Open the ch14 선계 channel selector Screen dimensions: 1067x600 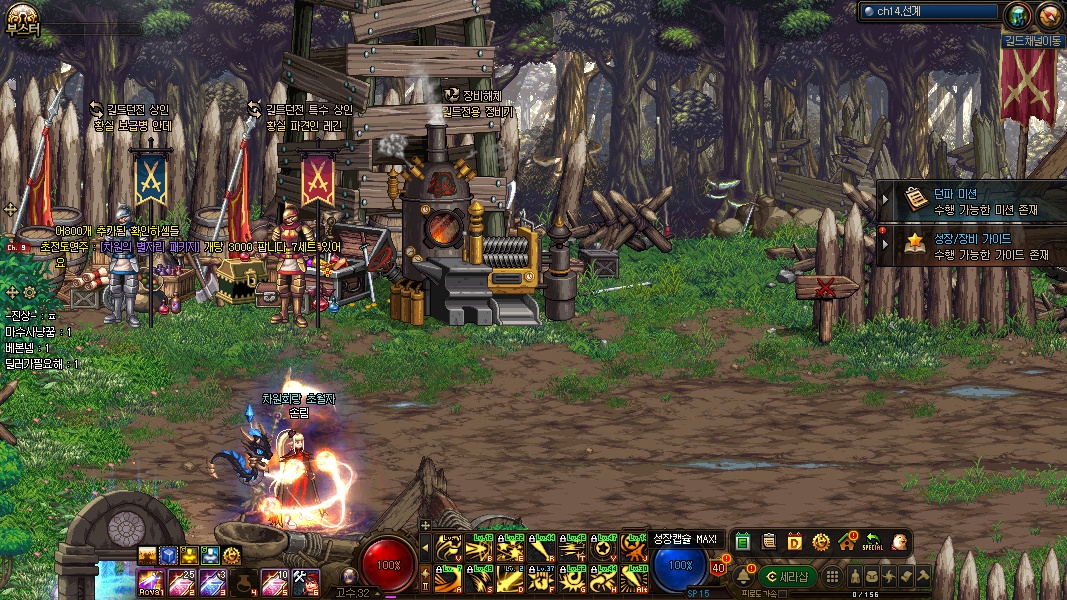[x=929, y=12]
